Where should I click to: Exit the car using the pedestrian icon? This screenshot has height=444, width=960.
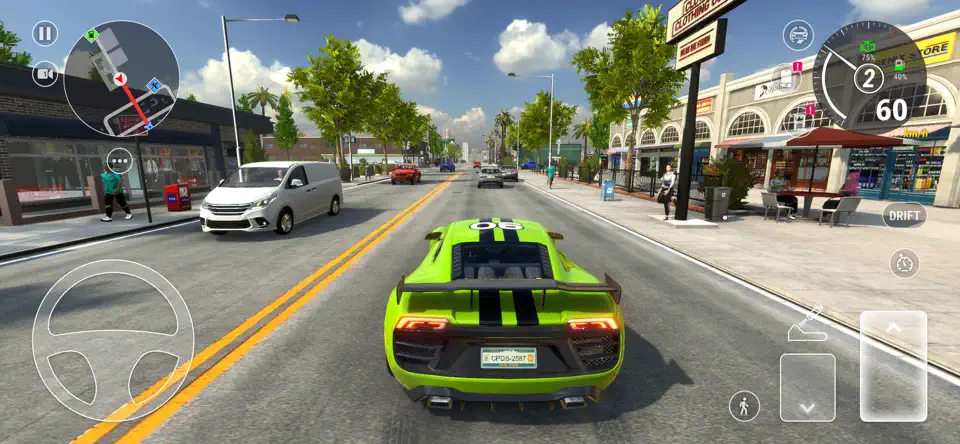point(744,405)
